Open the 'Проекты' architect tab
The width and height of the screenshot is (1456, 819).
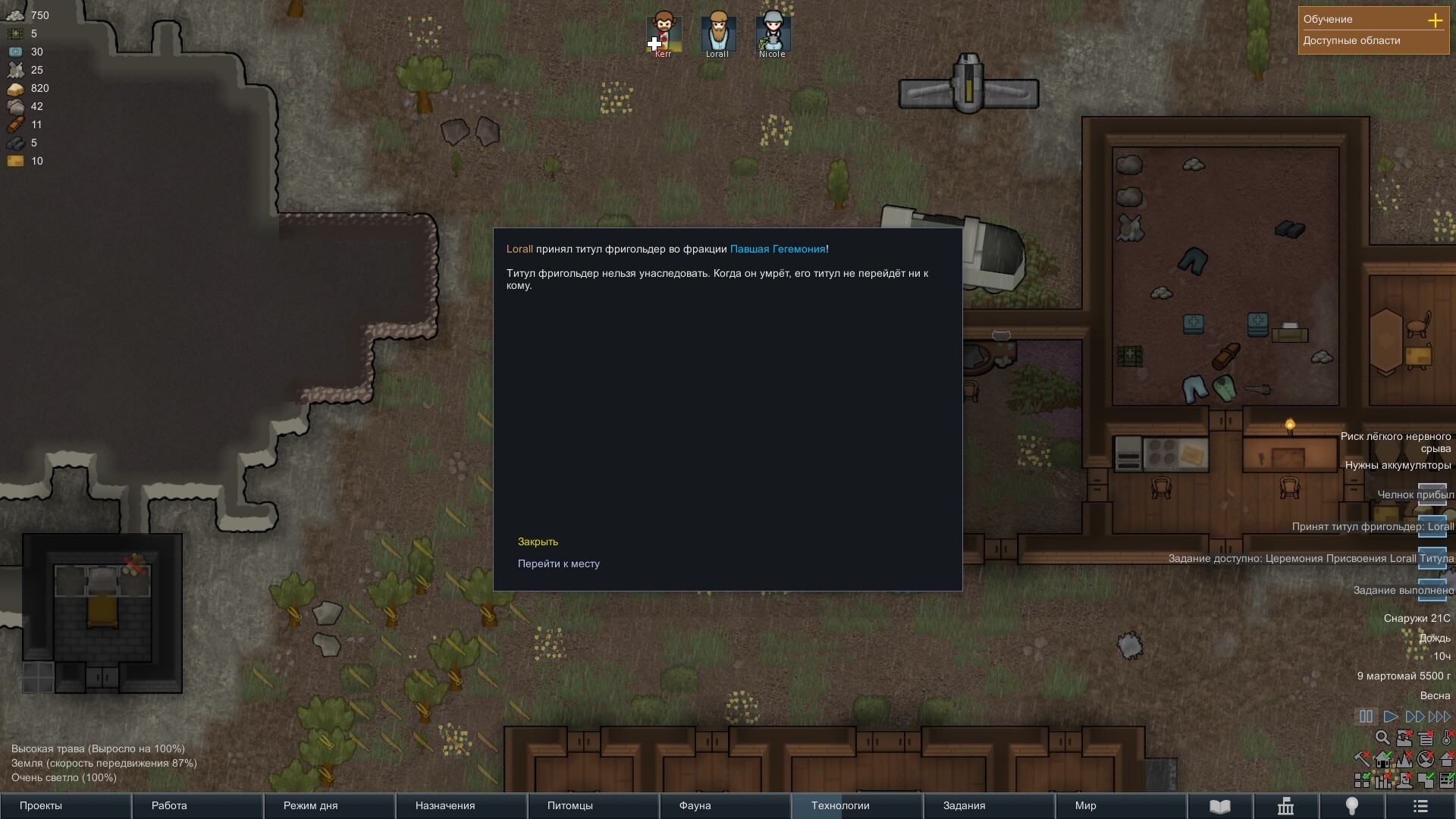point(65,805)
